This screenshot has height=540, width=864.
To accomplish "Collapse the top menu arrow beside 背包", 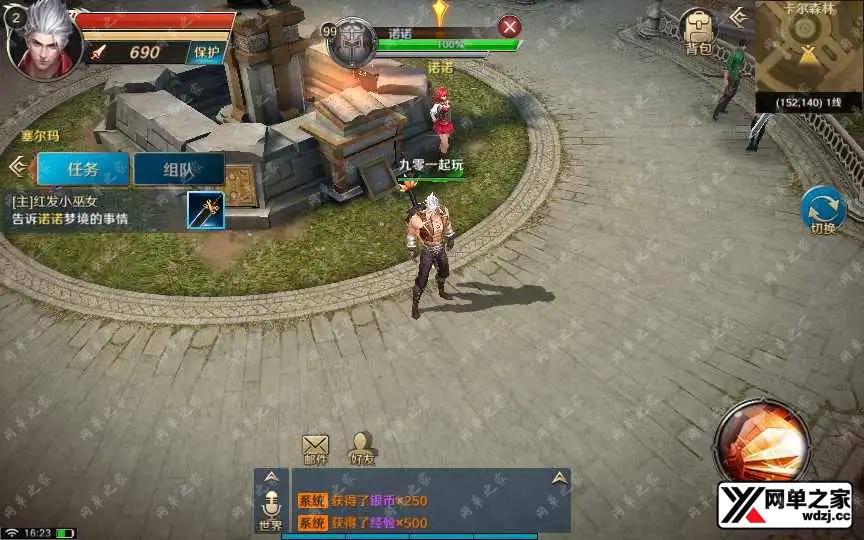I will click(738, 16).
